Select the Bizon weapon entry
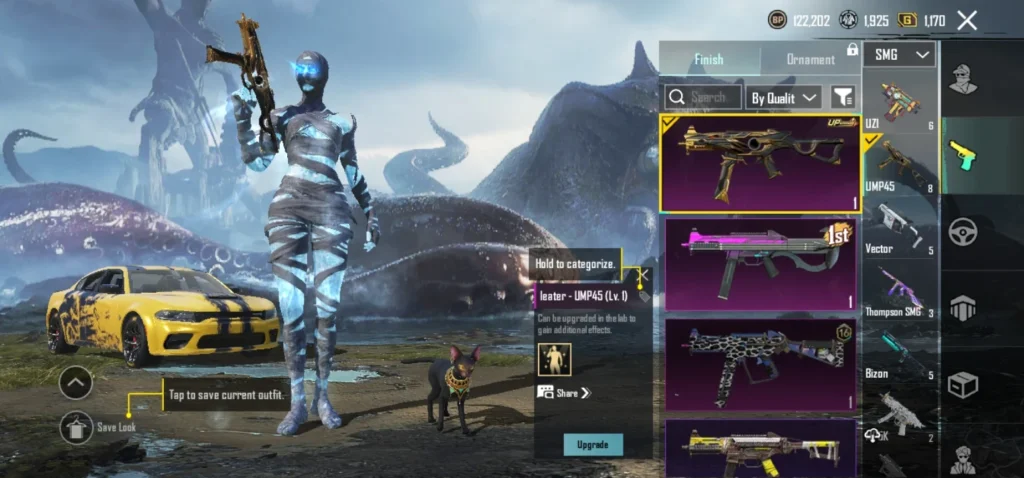This screenshot has height=478, width=1024. 900,352
